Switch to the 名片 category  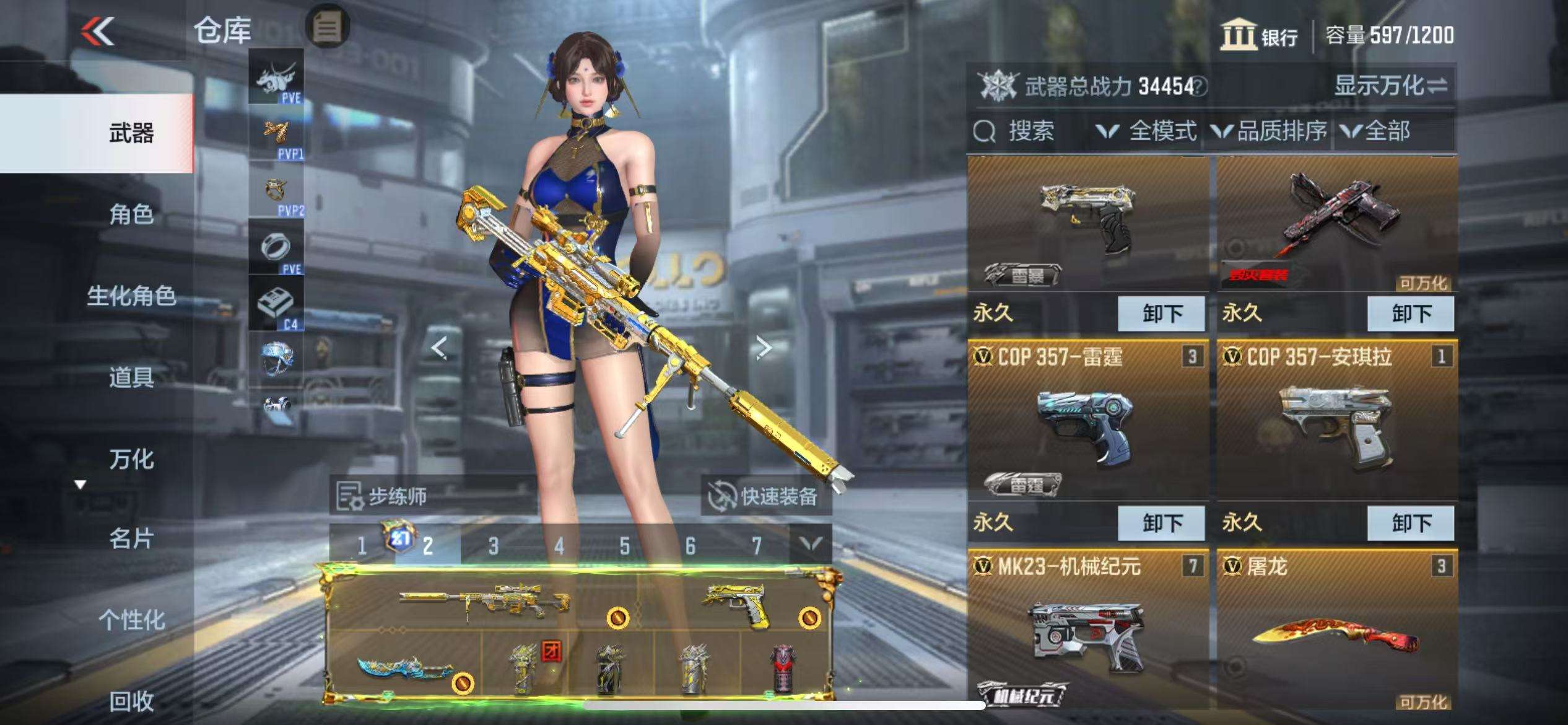[x=131, y=538]
